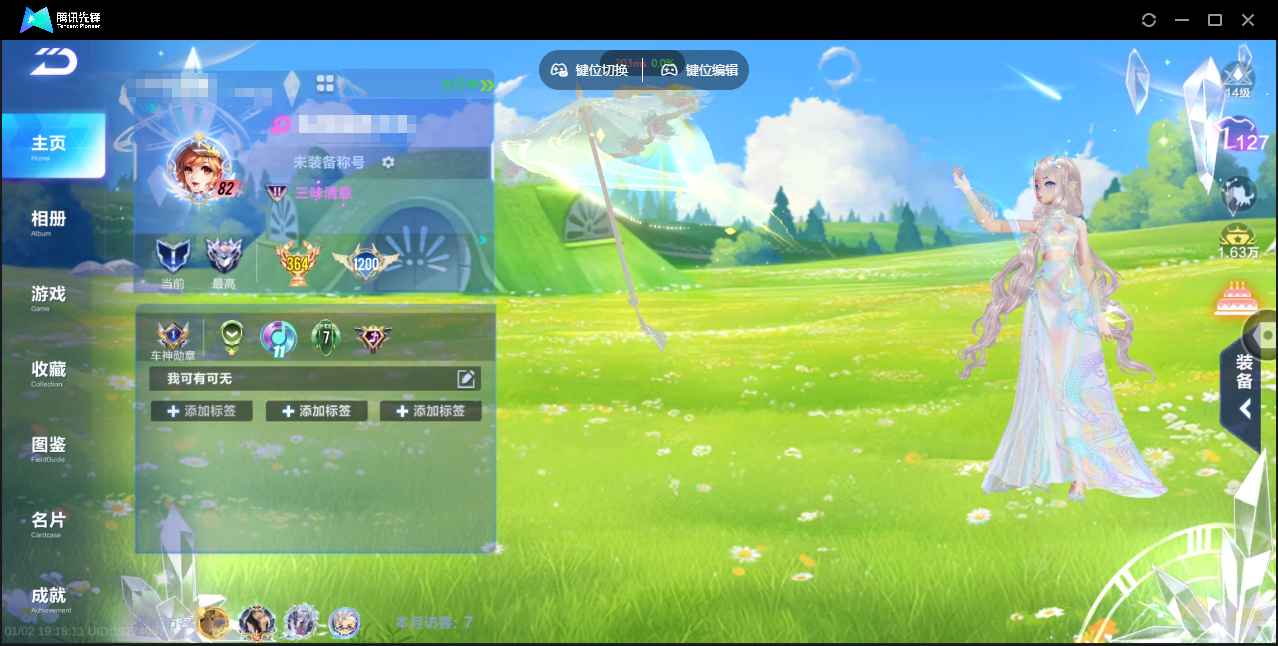The image size is (1278, 646).
Task: Open 键位编辑 key mapping editor
Action: point(700,70)
